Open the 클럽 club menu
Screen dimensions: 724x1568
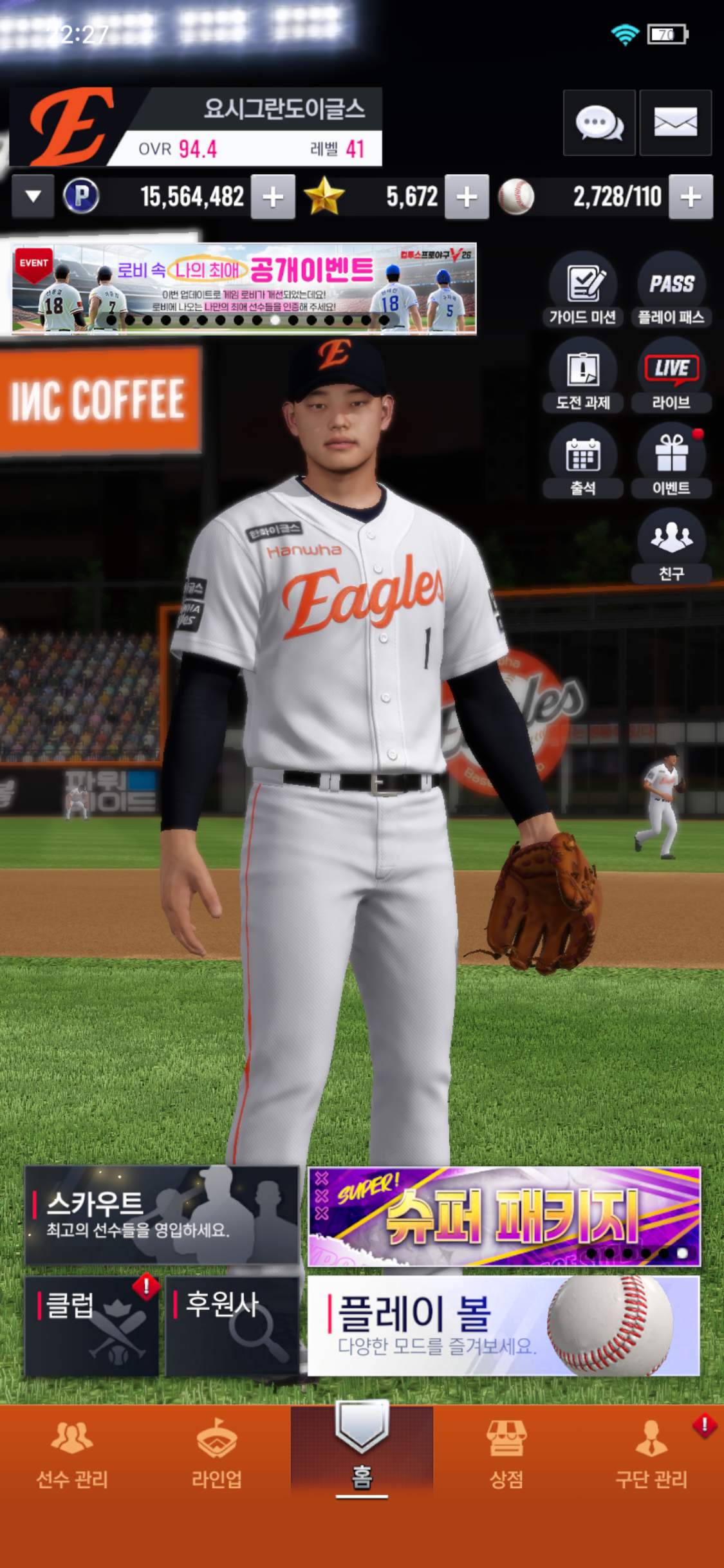[x=91, y=1326]
